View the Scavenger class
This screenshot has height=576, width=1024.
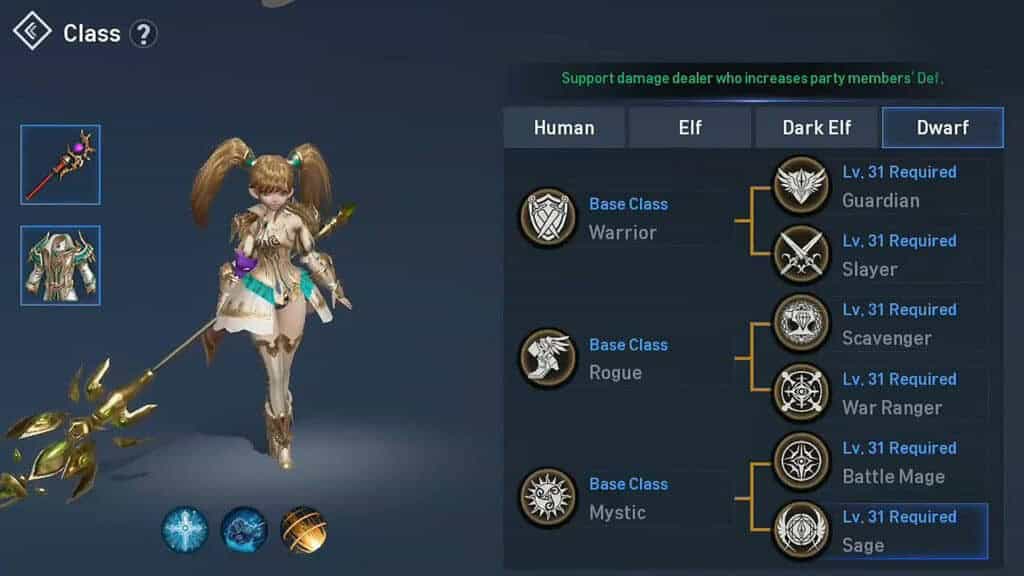coord(880,324)
